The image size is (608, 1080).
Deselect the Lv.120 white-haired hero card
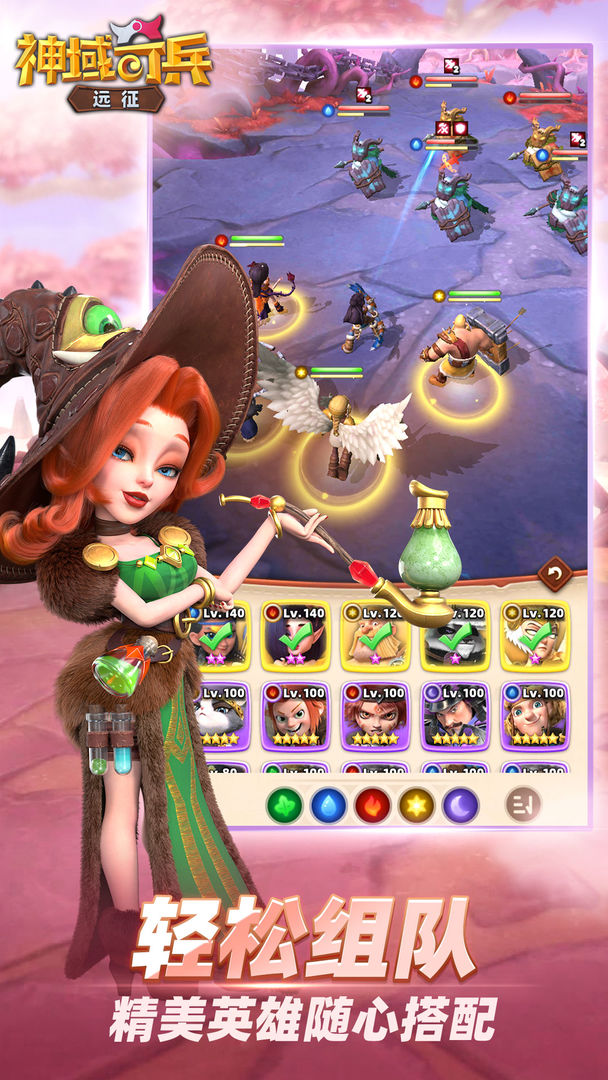pyautogui.click(x=535, y=636)
